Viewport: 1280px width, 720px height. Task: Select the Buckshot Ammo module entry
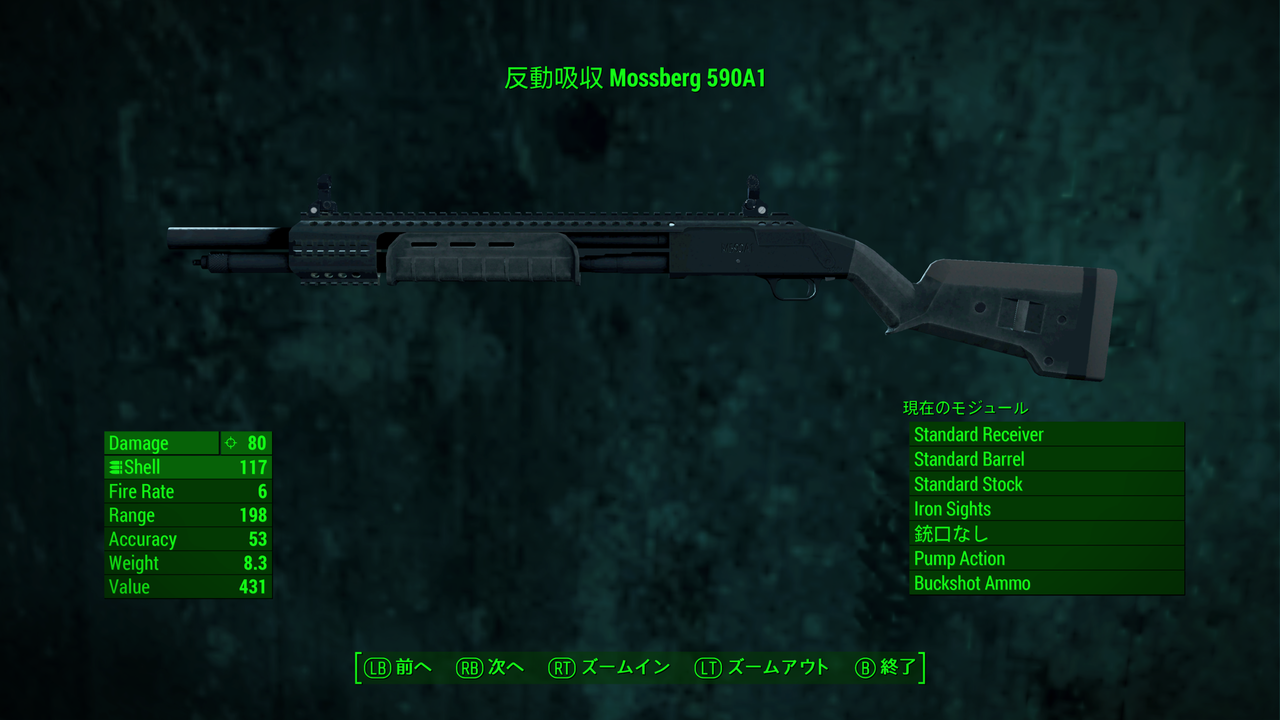1046,583
